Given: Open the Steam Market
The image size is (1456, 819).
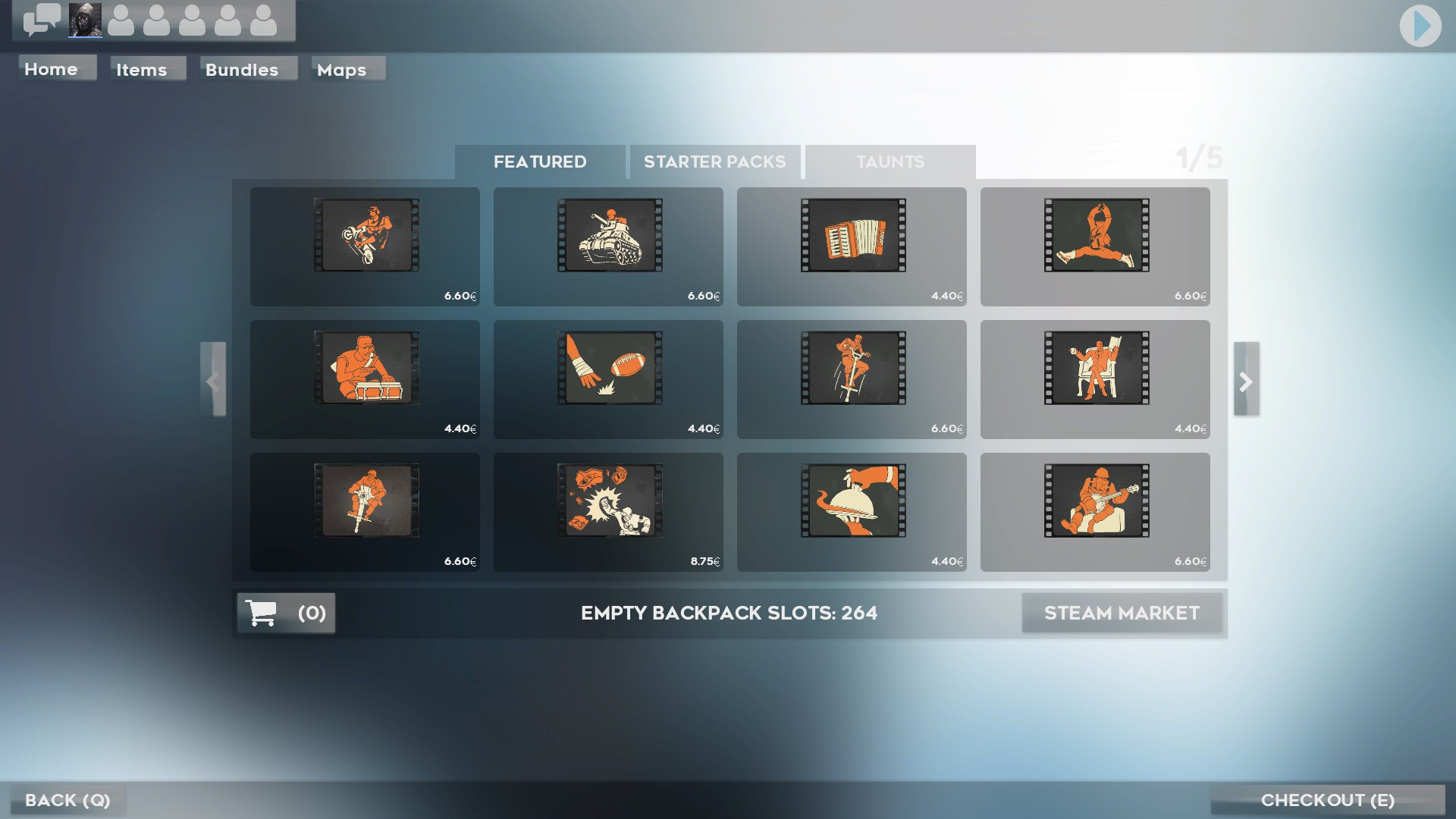Looking at the screenshot, I should click(1122, 613).
